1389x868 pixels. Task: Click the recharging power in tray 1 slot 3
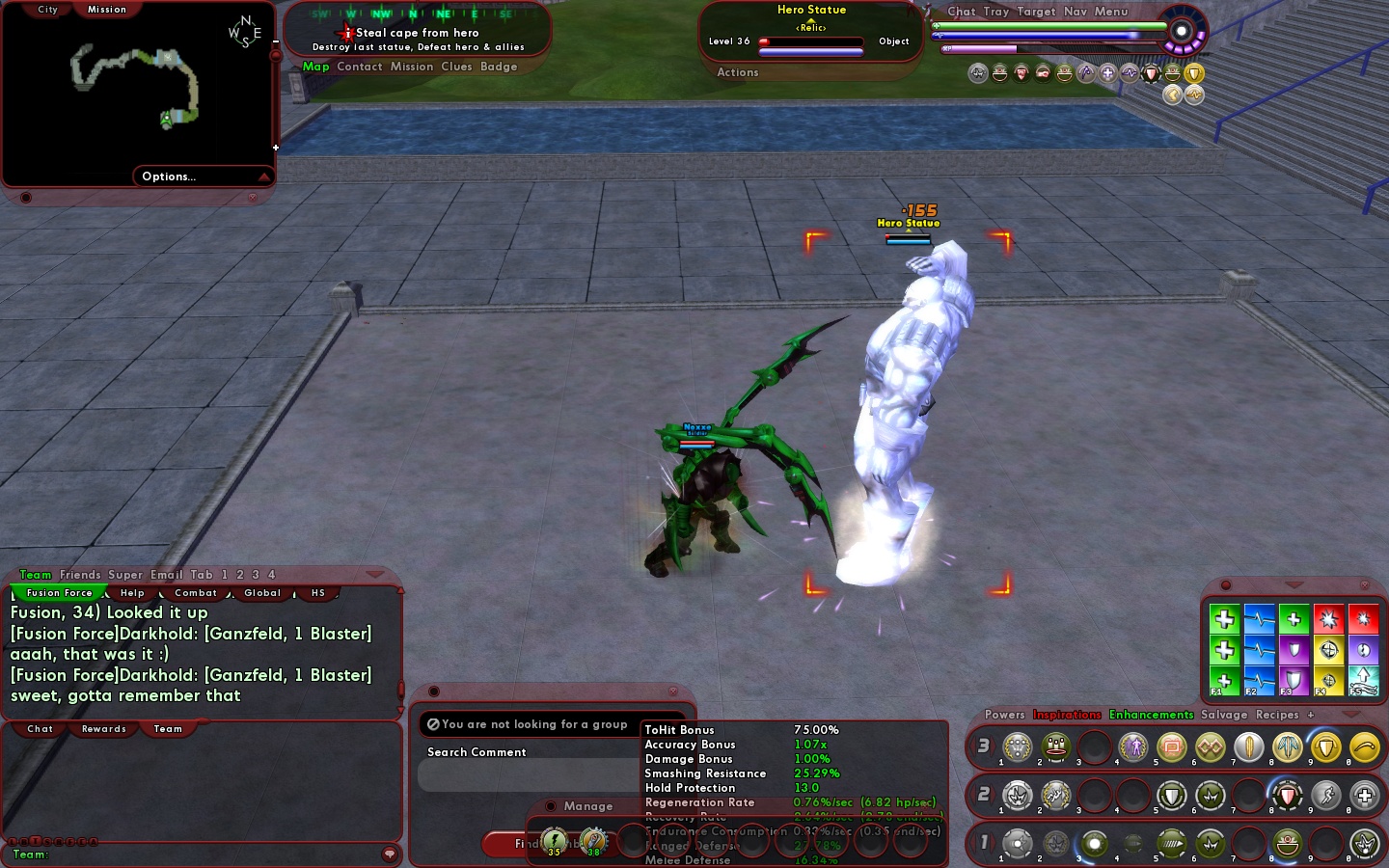[x=1094, y=844]
